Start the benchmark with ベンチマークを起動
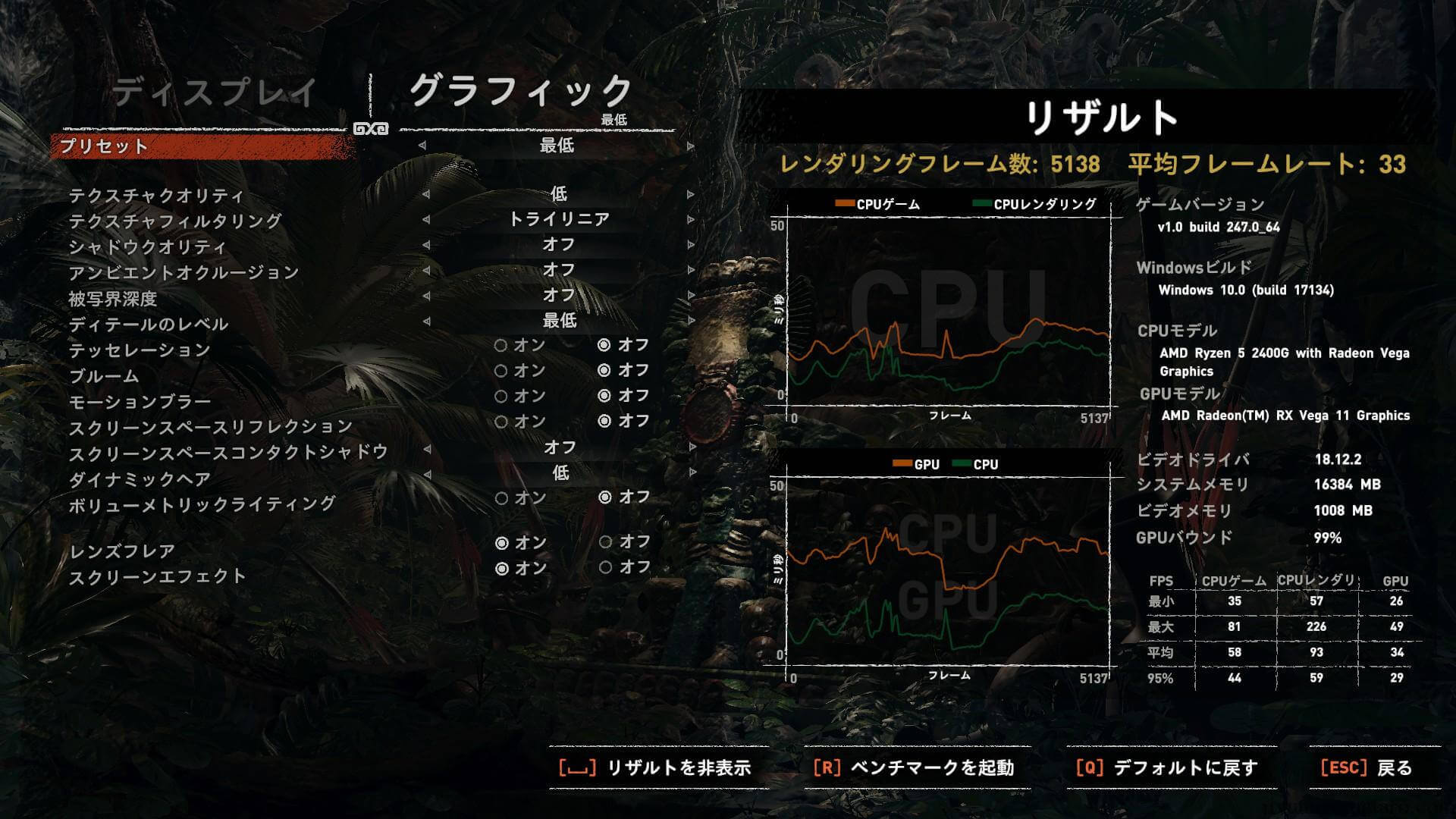 [913, 767]
